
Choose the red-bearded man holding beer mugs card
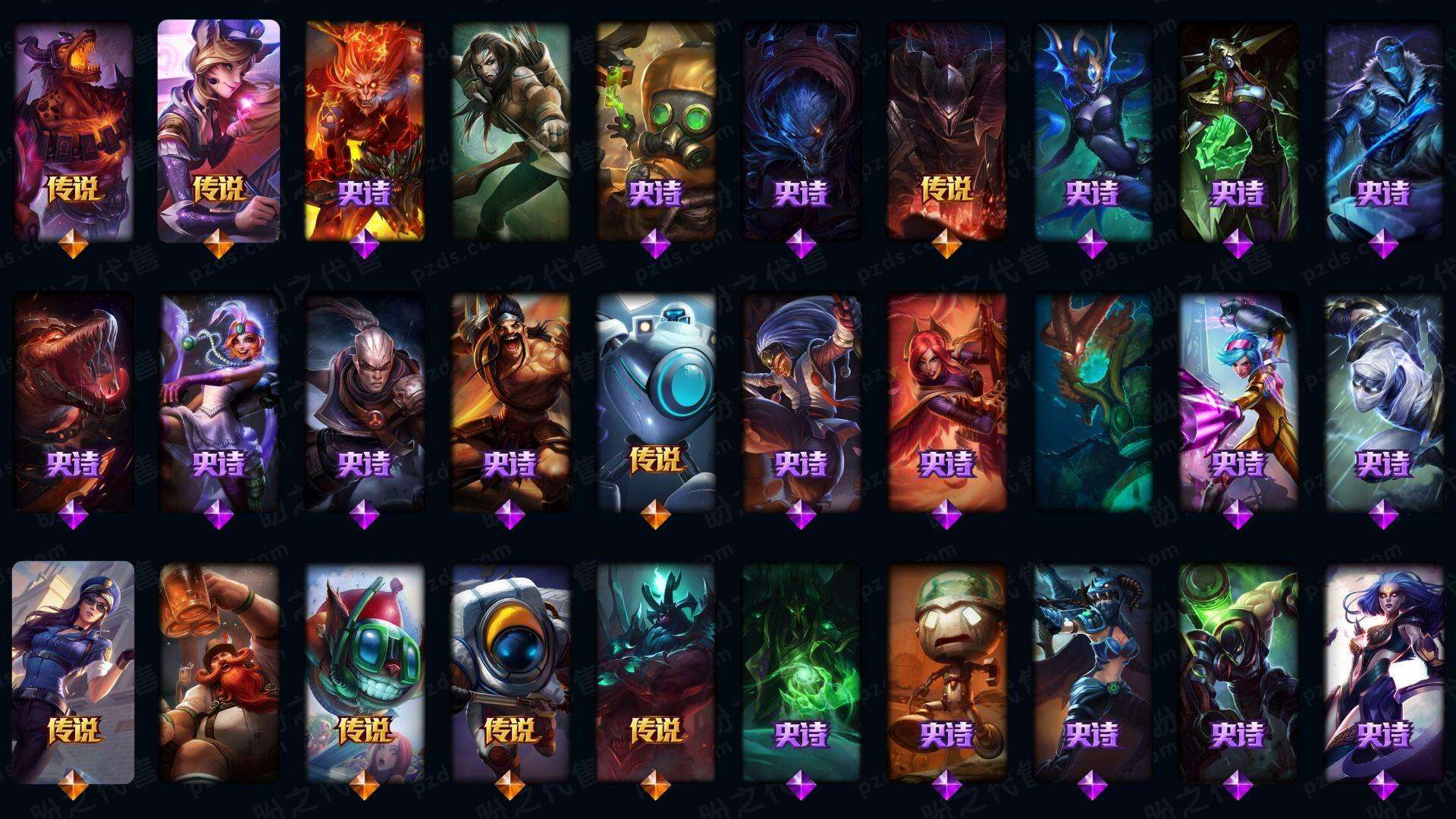(218, 673)
